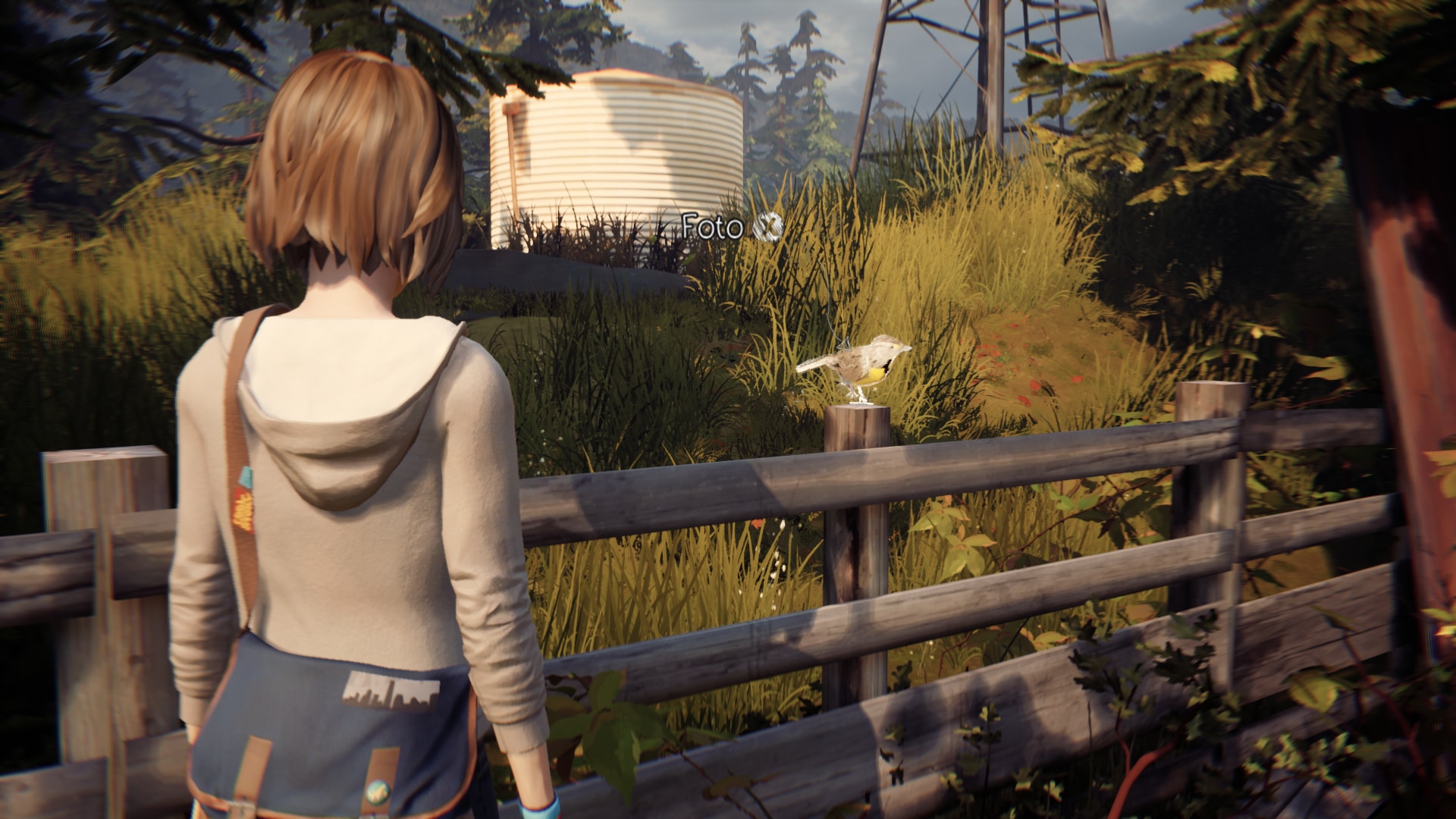Select the Foto camera interaction prompt
Screen dimensions: 1456x819
[711, 224]
